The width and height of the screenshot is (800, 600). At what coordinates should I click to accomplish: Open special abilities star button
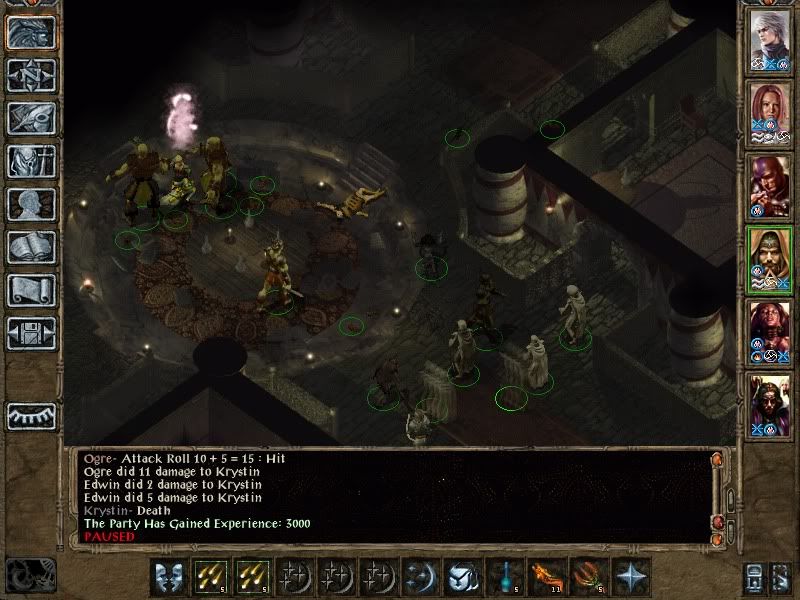630,577
